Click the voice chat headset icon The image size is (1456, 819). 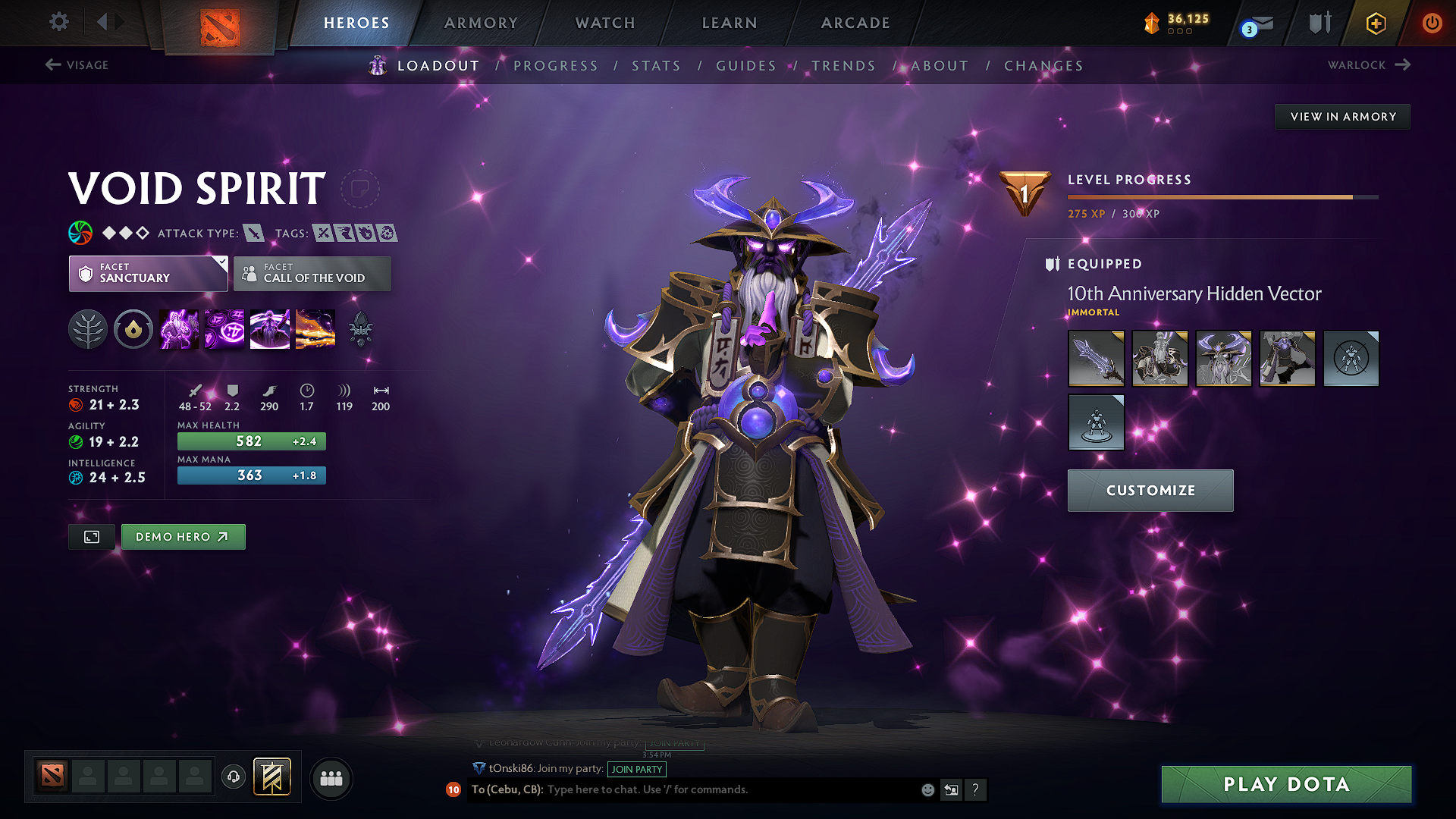tap(233, 777)
